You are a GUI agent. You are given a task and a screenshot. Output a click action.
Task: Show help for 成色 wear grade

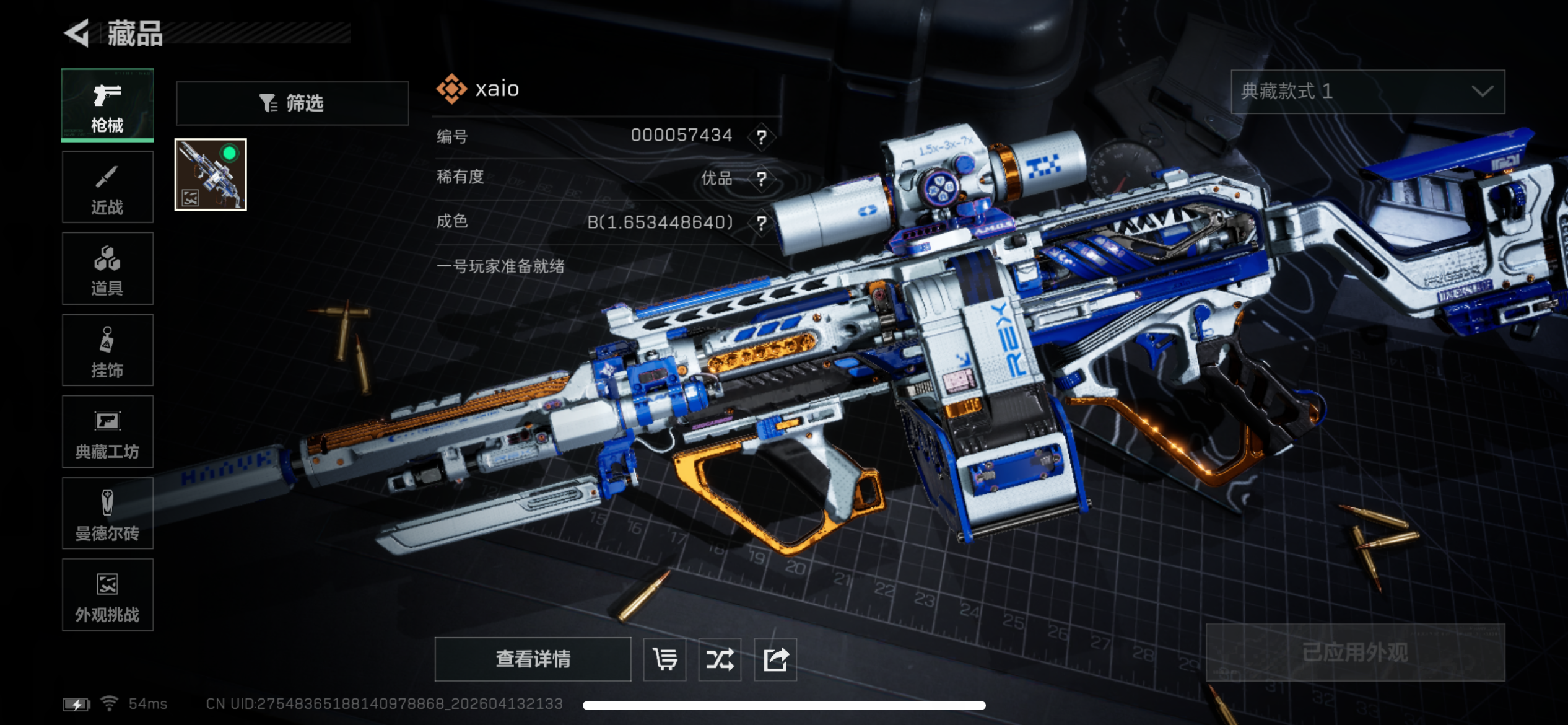pos(762,222)
